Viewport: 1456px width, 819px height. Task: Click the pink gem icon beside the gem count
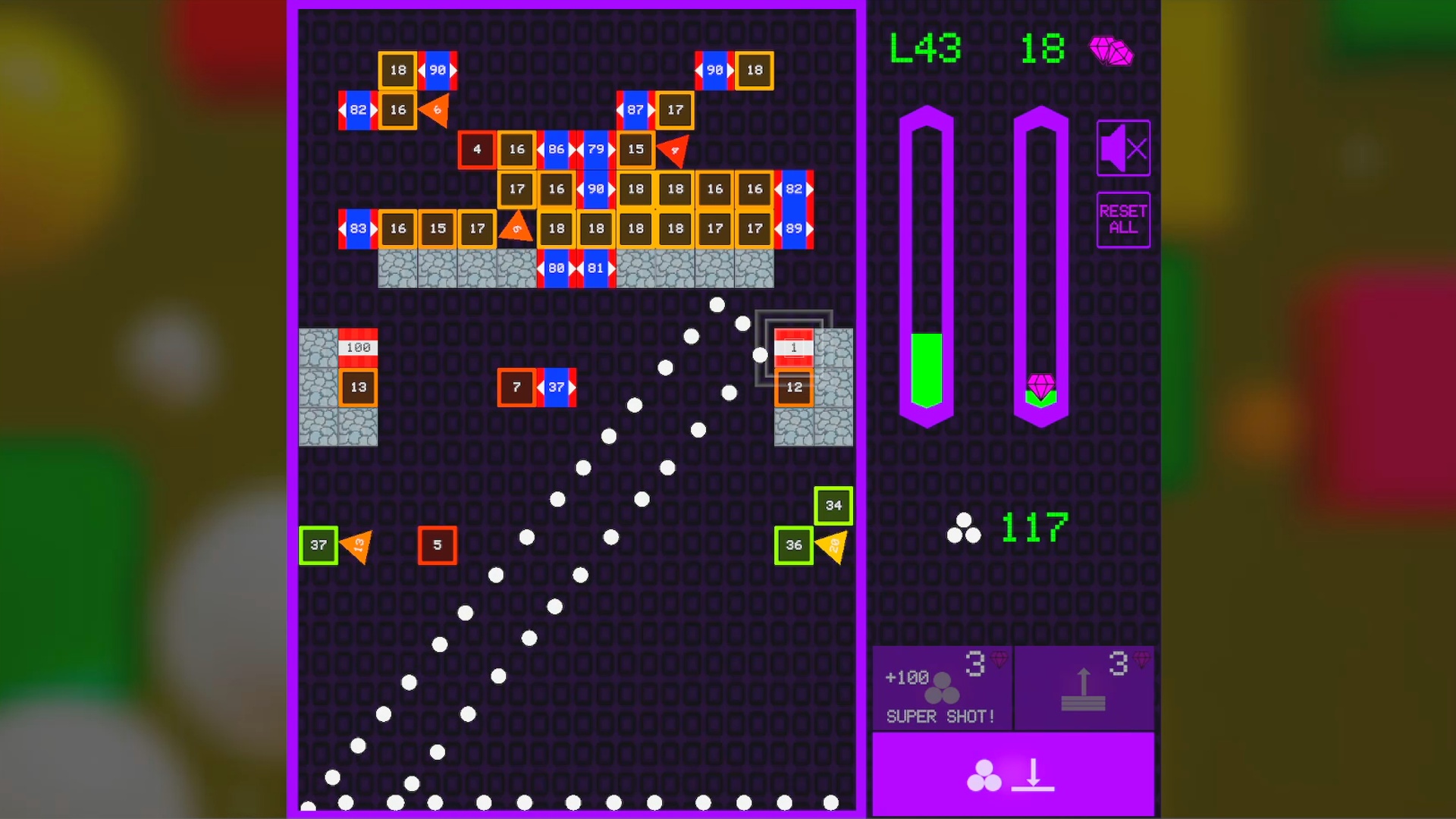(x=1110, y=52)
